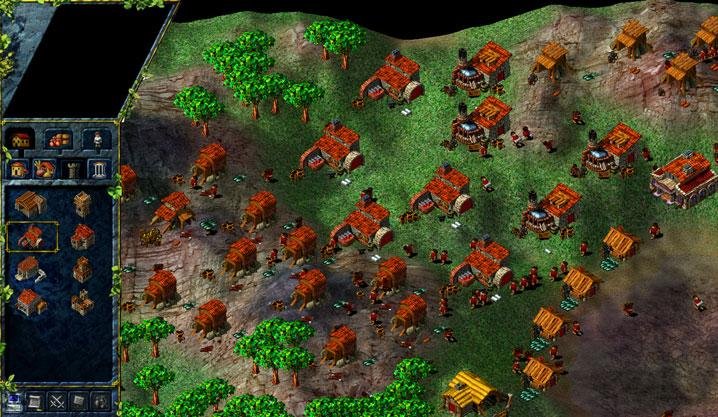Screen dimensions: 718x417
Task: Switch to the goods tab with fruit pile
Action: tap(57, 139)
